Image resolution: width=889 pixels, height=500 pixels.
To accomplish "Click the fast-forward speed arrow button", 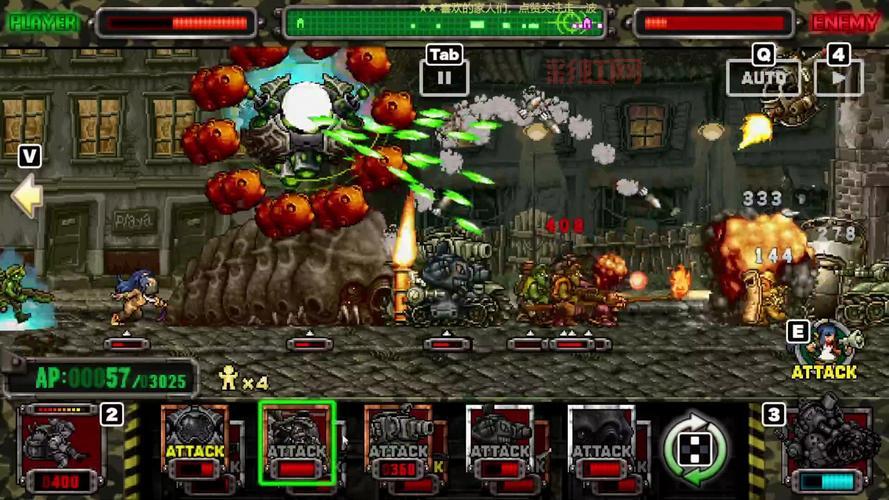I will [838, 76].
